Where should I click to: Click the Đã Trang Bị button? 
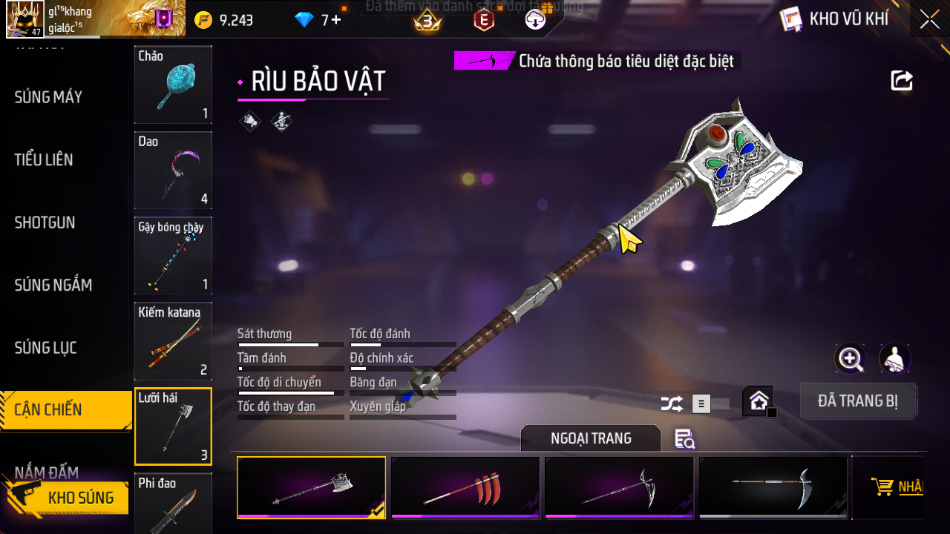point(857,401)
